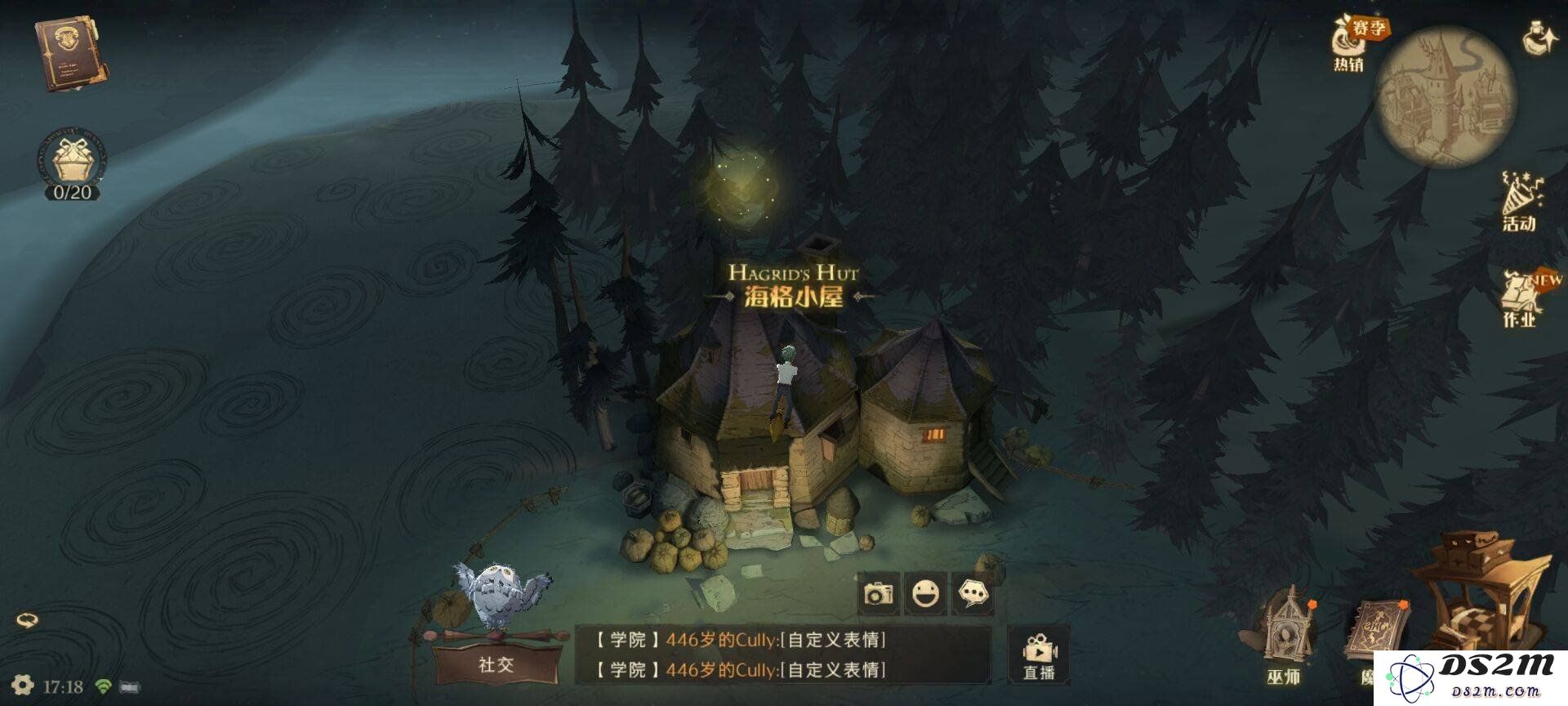Select the potion bottle icon top right
The image size is (1568, 706).
click(x=1535, y=37)
